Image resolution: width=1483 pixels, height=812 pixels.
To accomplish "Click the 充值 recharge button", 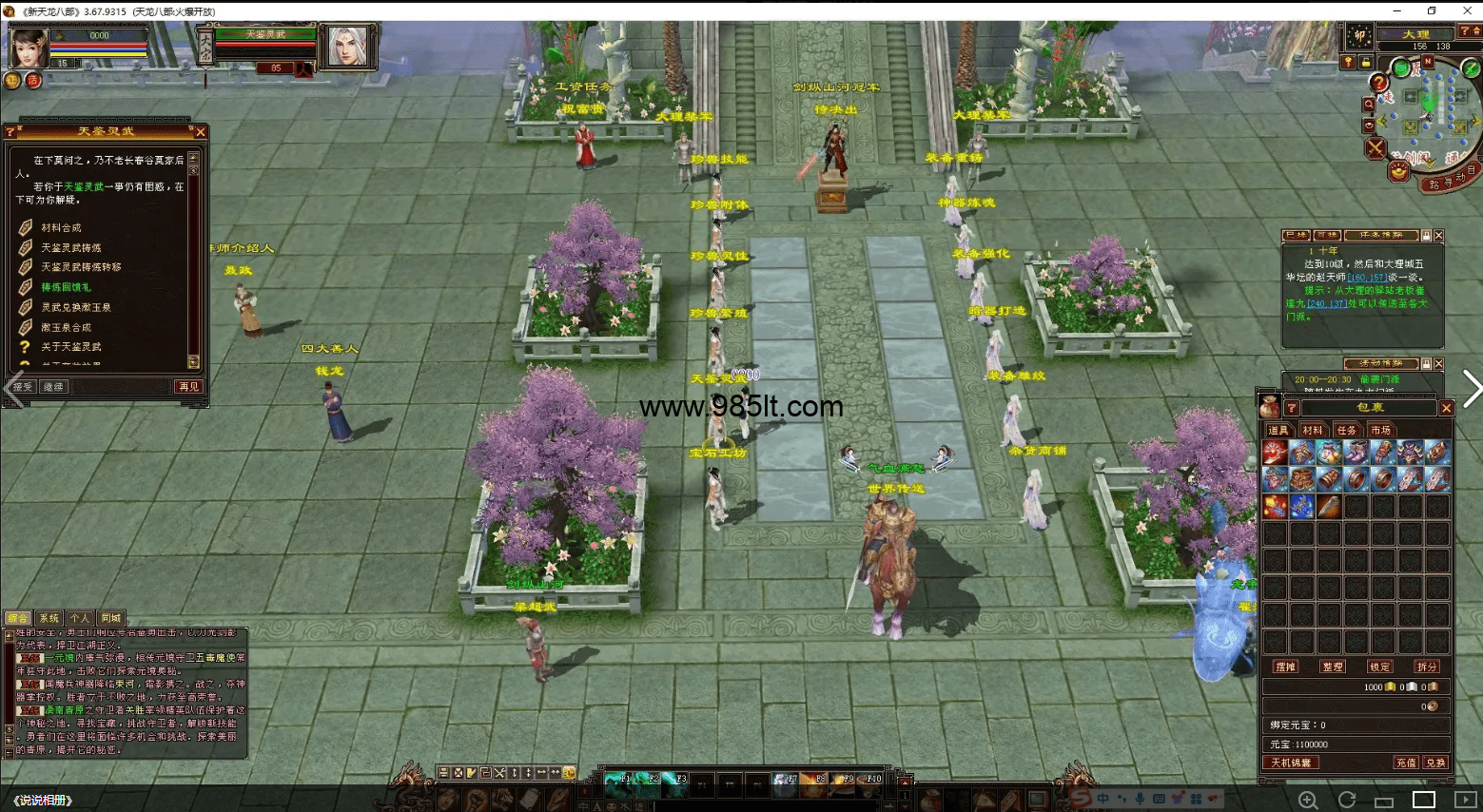I will click(x=1406, y=763).
